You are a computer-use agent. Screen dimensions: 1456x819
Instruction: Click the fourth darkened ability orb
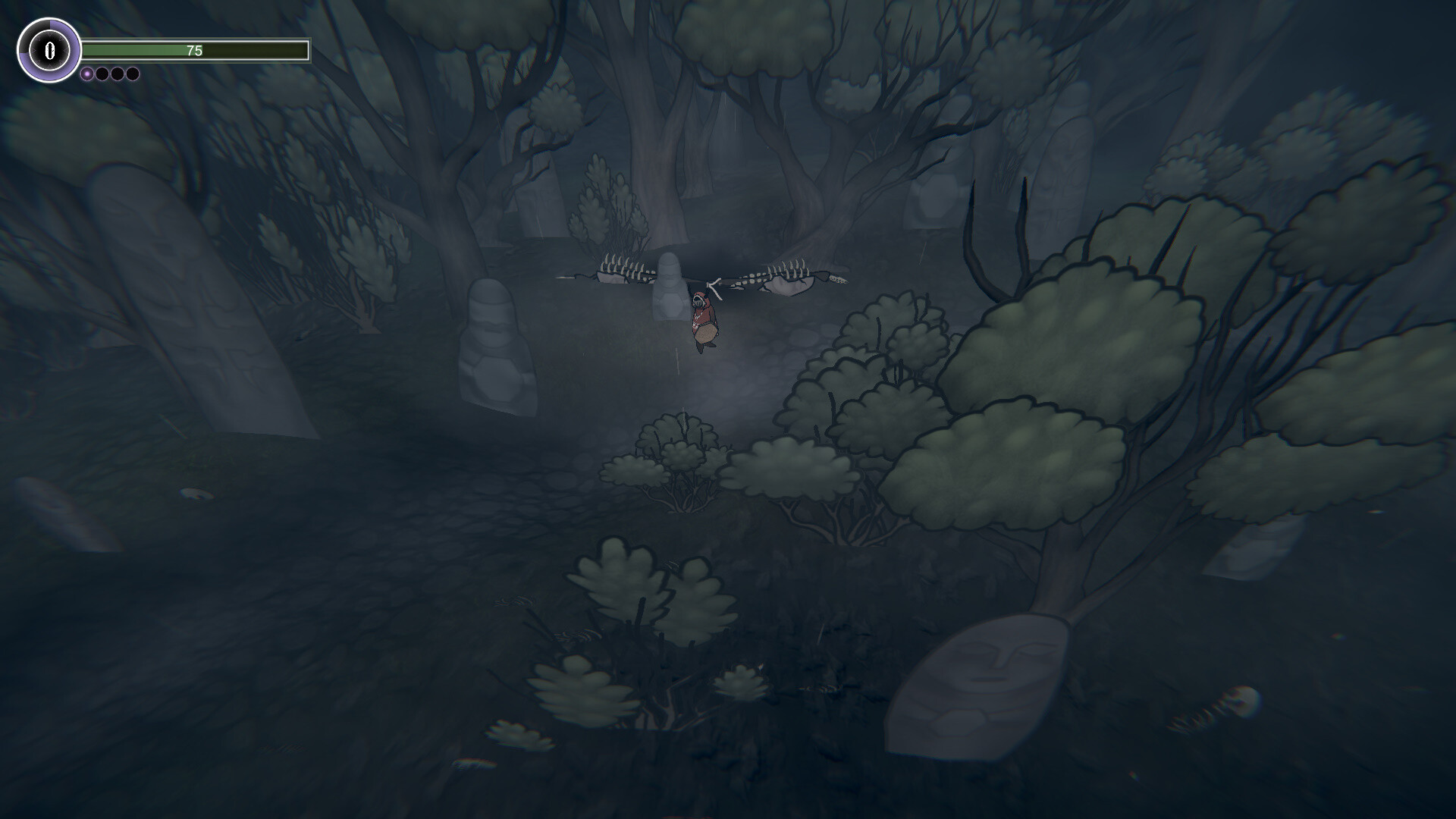[x=132, y=74]
